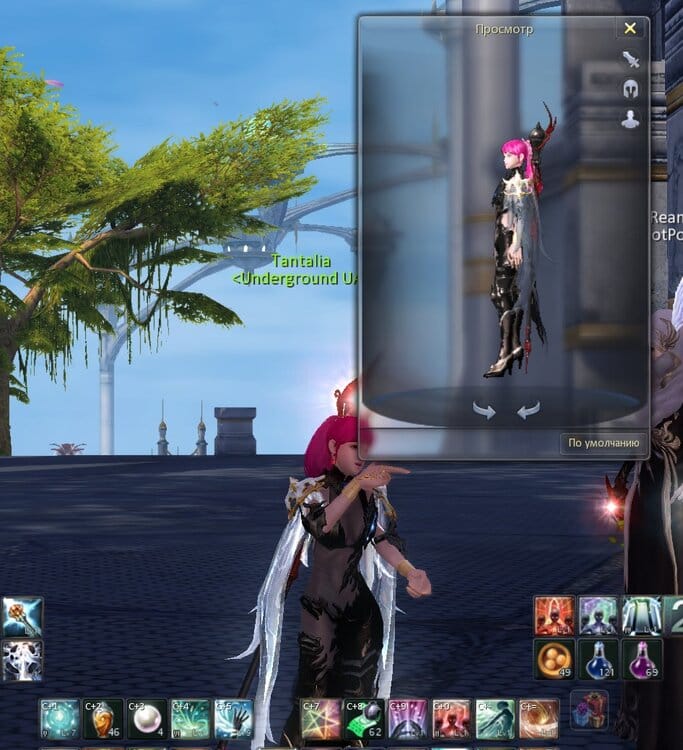Screen dimensions: 683x750
Task: Activate the red fiery figure buff skill
Action: click(553, 616)
